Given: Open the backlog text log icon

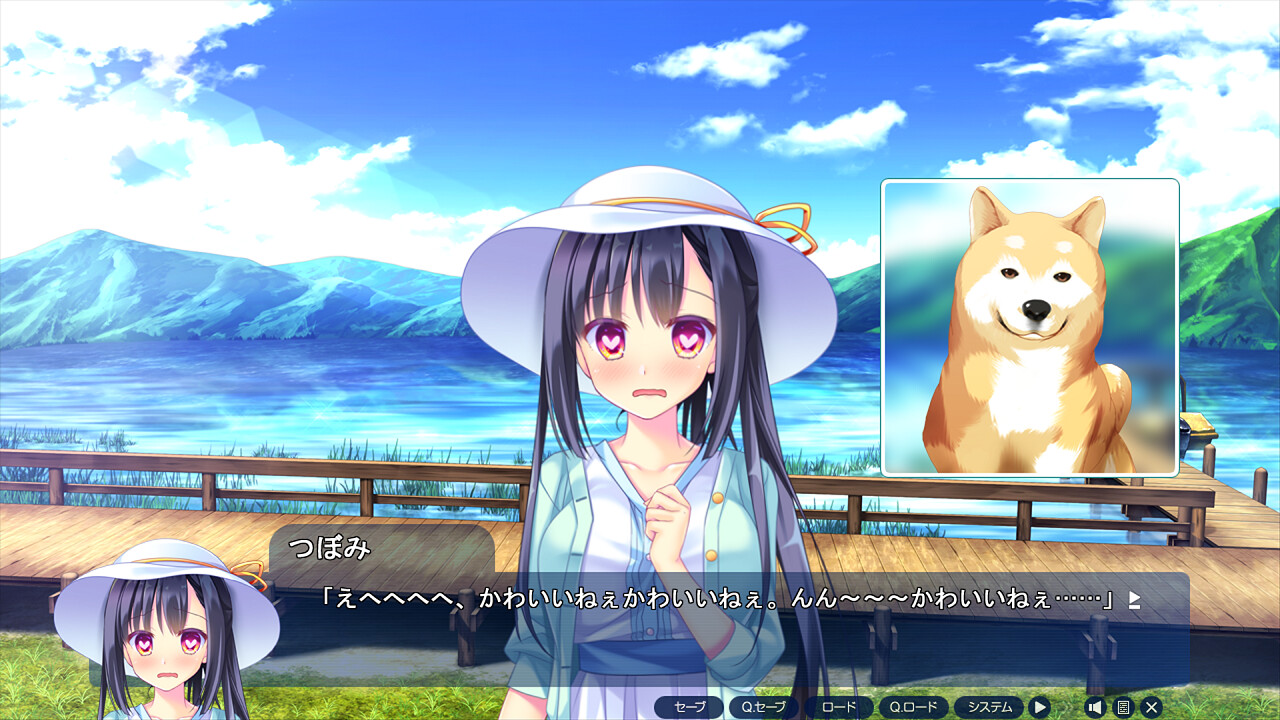Looking at the screenshot, I should point(1123,707).
